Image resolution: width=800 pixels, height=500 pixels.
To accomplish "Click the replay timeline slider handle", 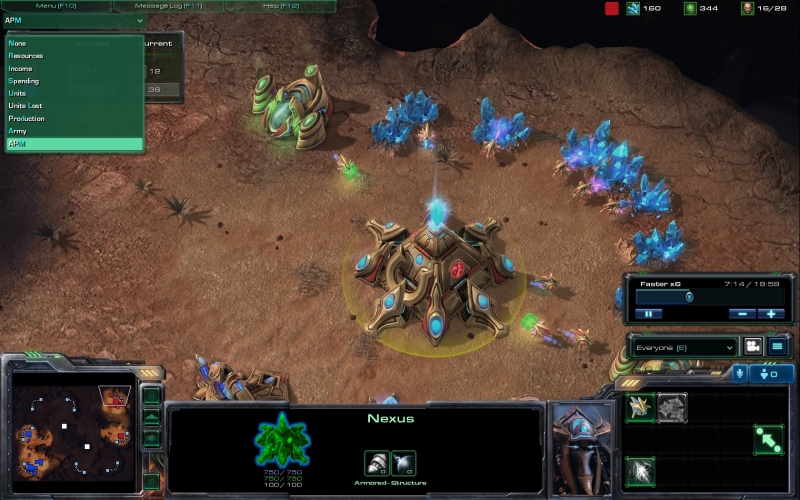I will tap(689, 297).
